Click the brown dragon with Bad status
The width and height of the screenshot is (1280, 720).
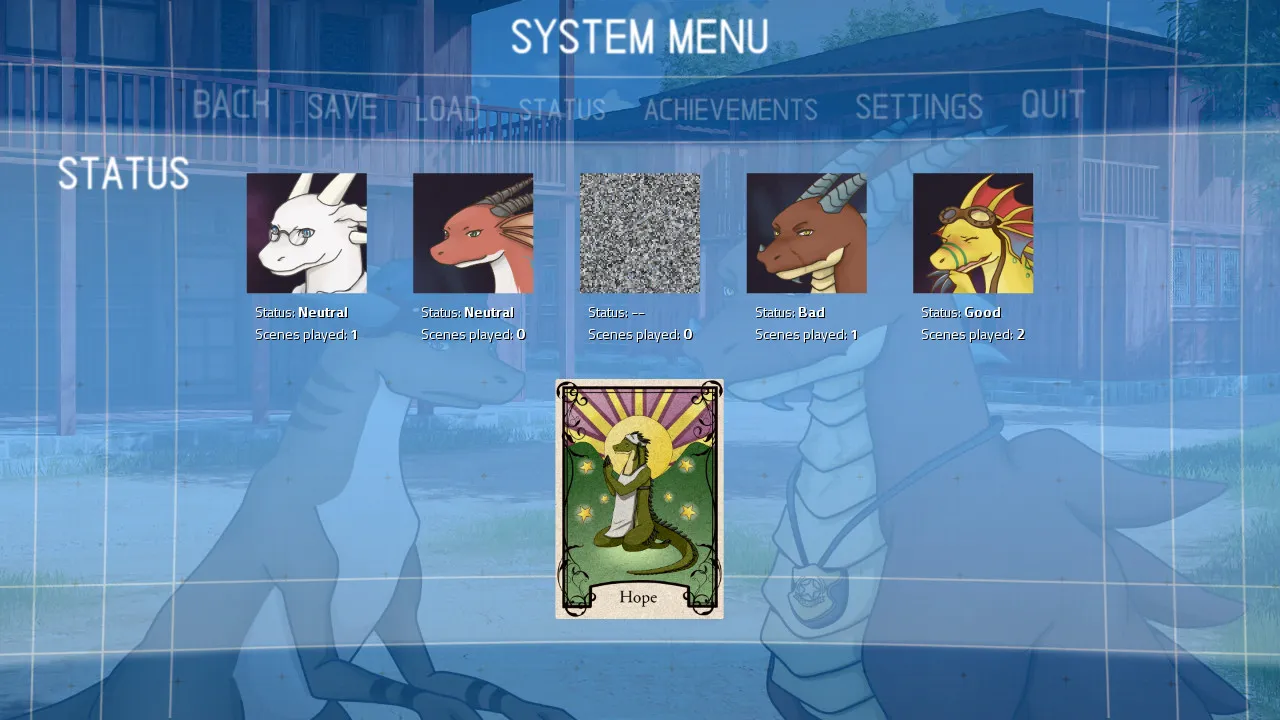[x=806, y=230]
